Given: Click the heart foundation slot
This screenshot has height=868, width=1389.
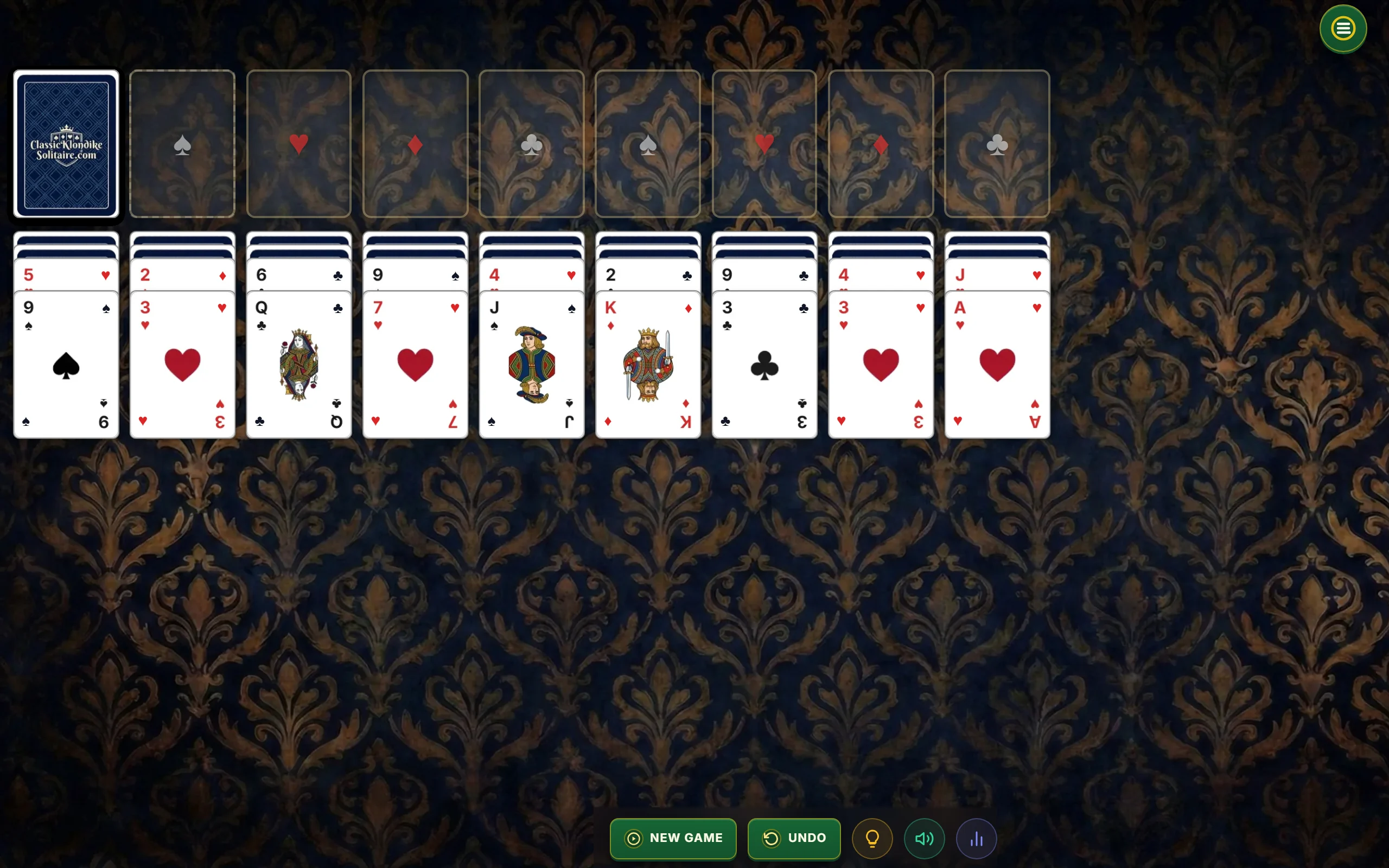Looking at the screenshot, I should pos(298,144).
